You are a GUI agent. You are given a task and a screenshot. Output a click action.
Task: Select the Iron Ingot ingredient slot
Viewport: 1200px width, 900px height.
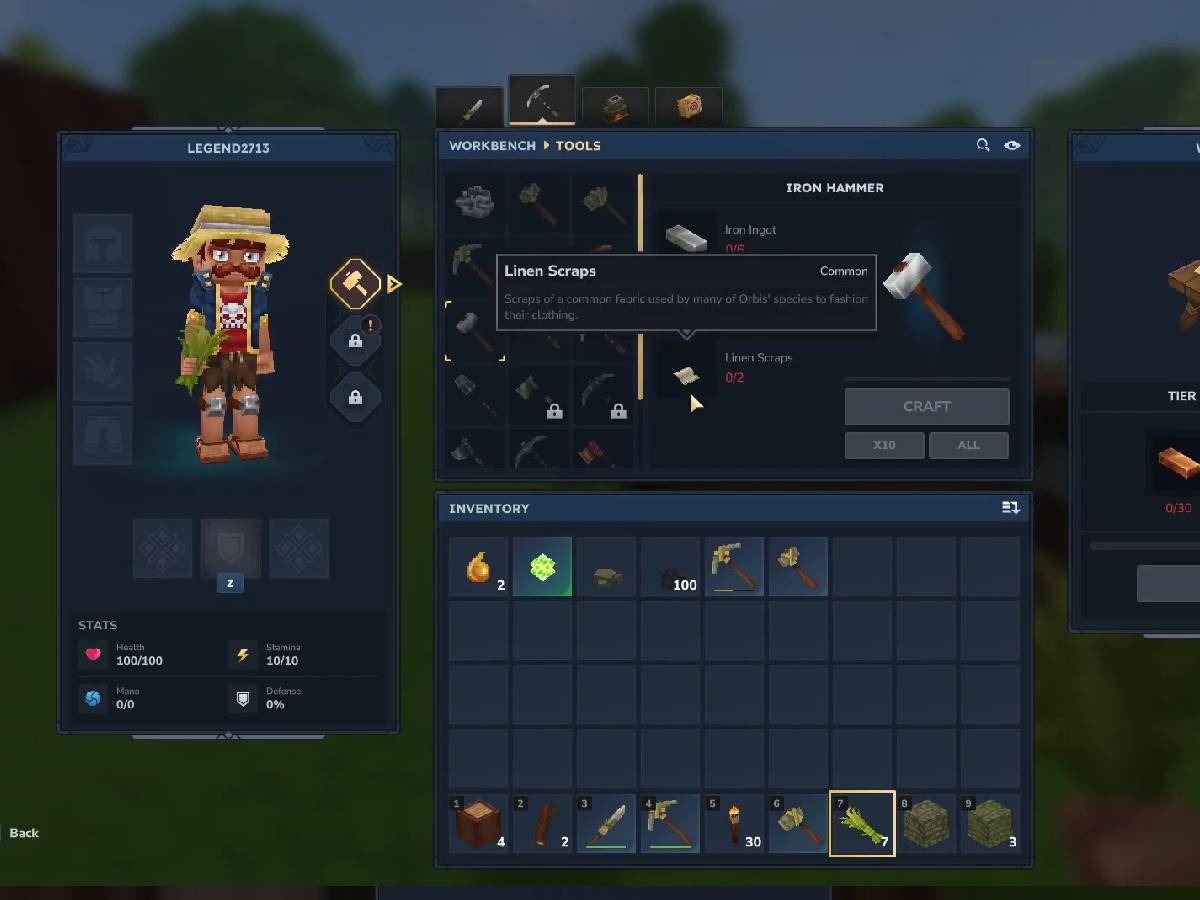[686, 238]
